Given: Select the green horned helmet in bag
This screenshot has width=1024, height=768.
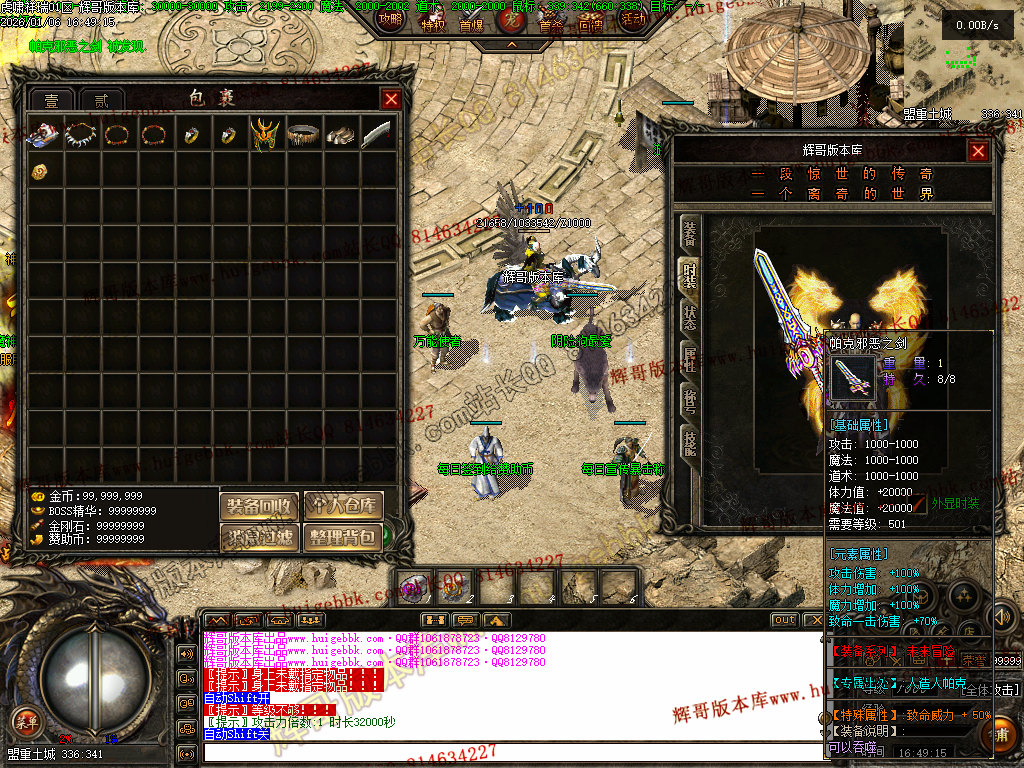Looking at the screenshot, I should tap(264, 134).
